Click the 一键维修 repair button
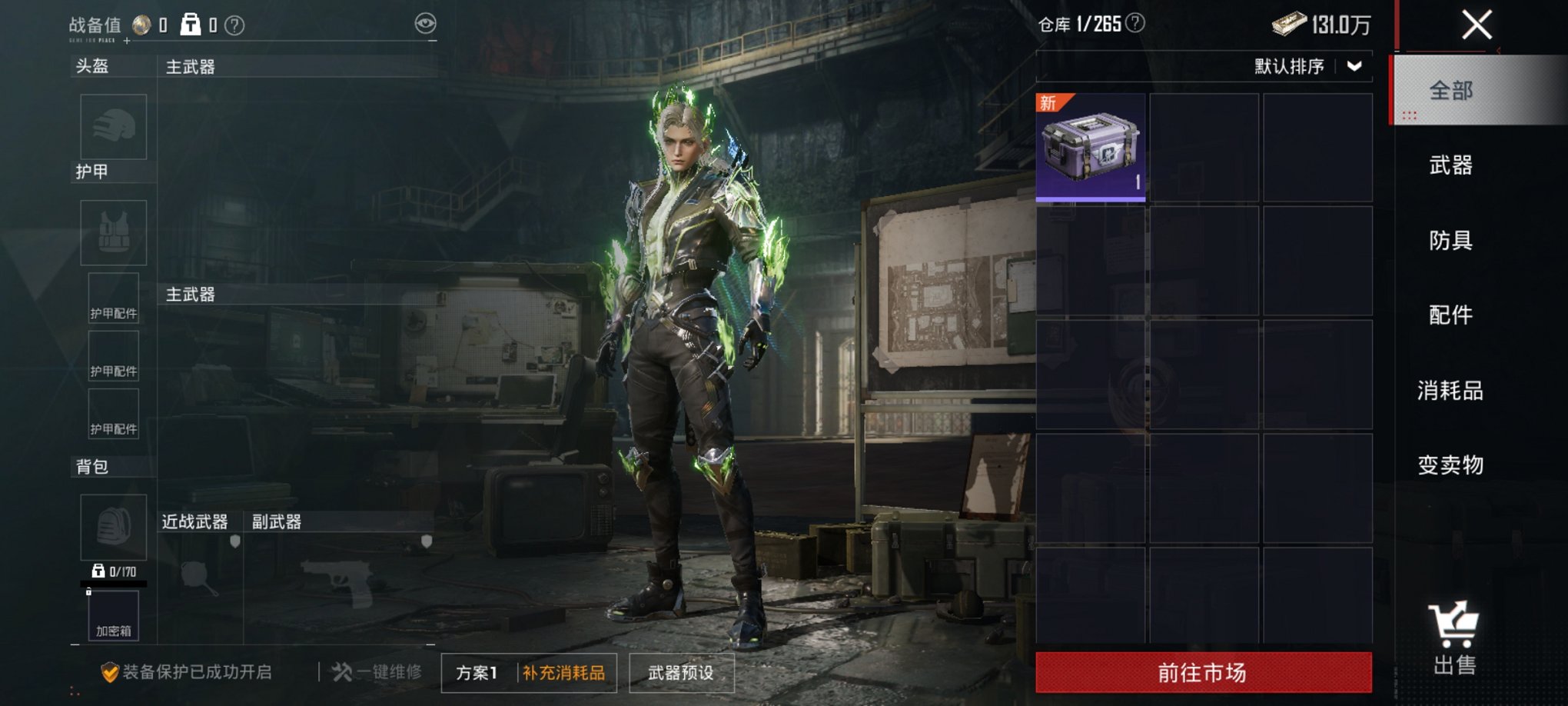The width and height of the screenshot is (1568, 706). point(377,672)
